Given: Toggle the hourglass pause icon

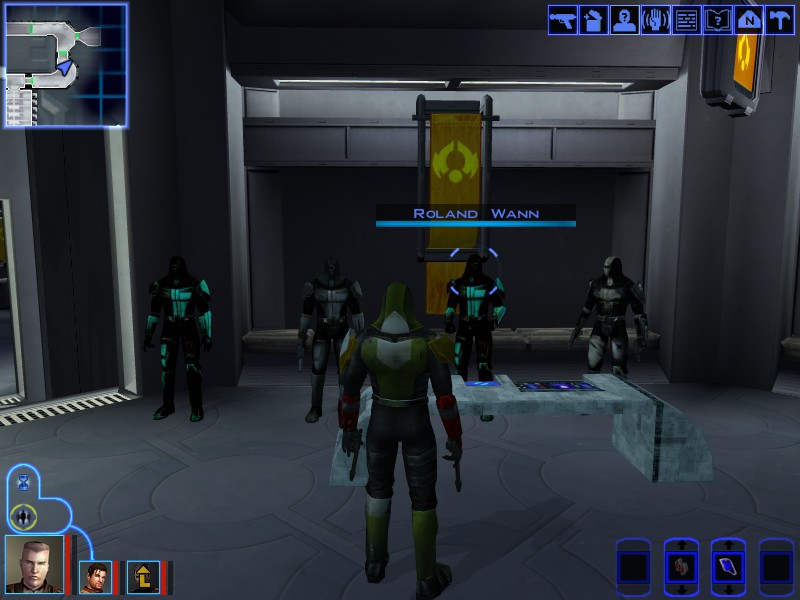Looking at the screenshot, I should tap(24, 483).
